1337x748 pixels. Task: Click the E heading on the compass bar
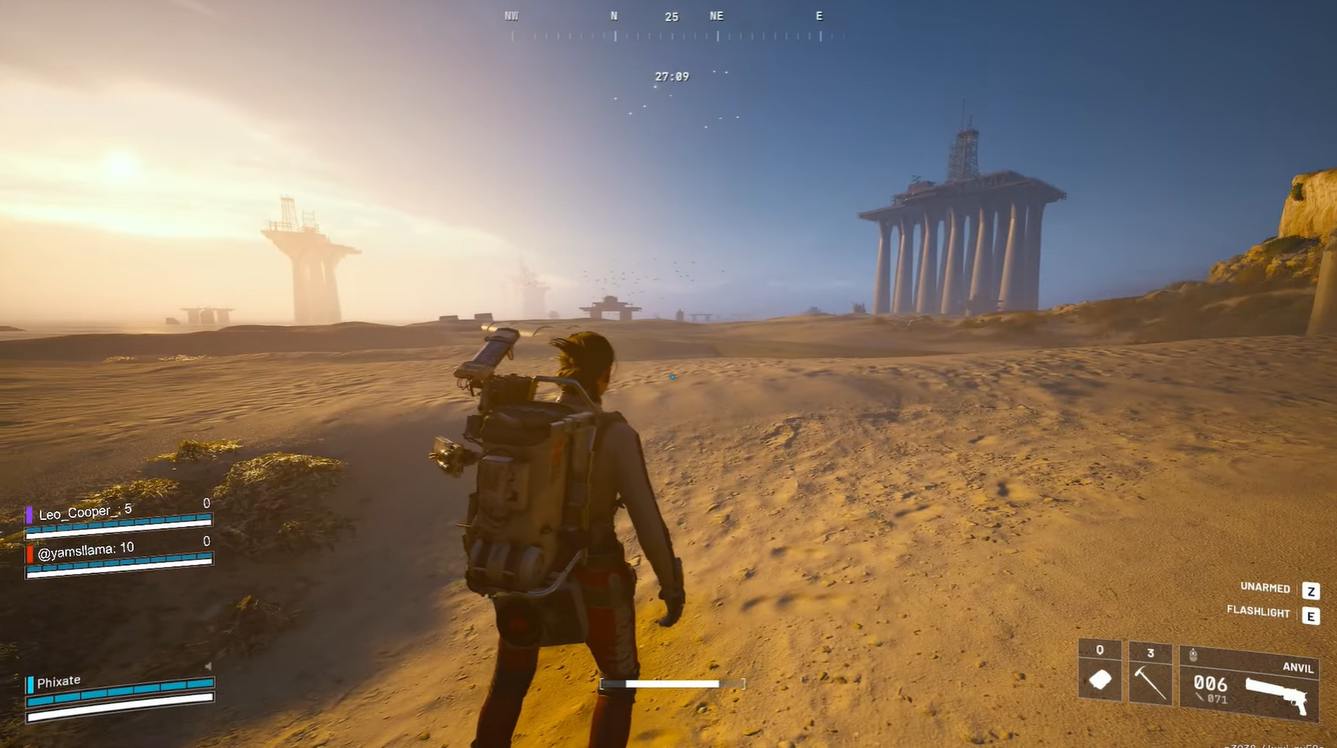[x=818, y=15]
